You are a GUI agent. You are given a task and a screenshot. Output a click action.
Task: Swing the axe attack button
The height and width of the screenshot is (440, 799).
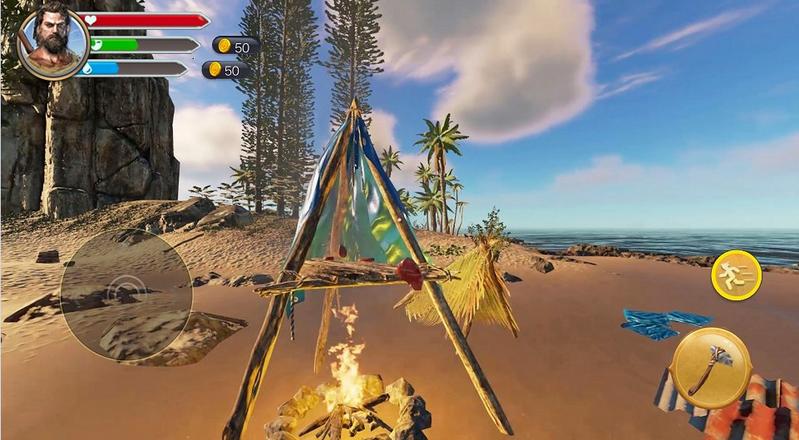pos(711,366)
